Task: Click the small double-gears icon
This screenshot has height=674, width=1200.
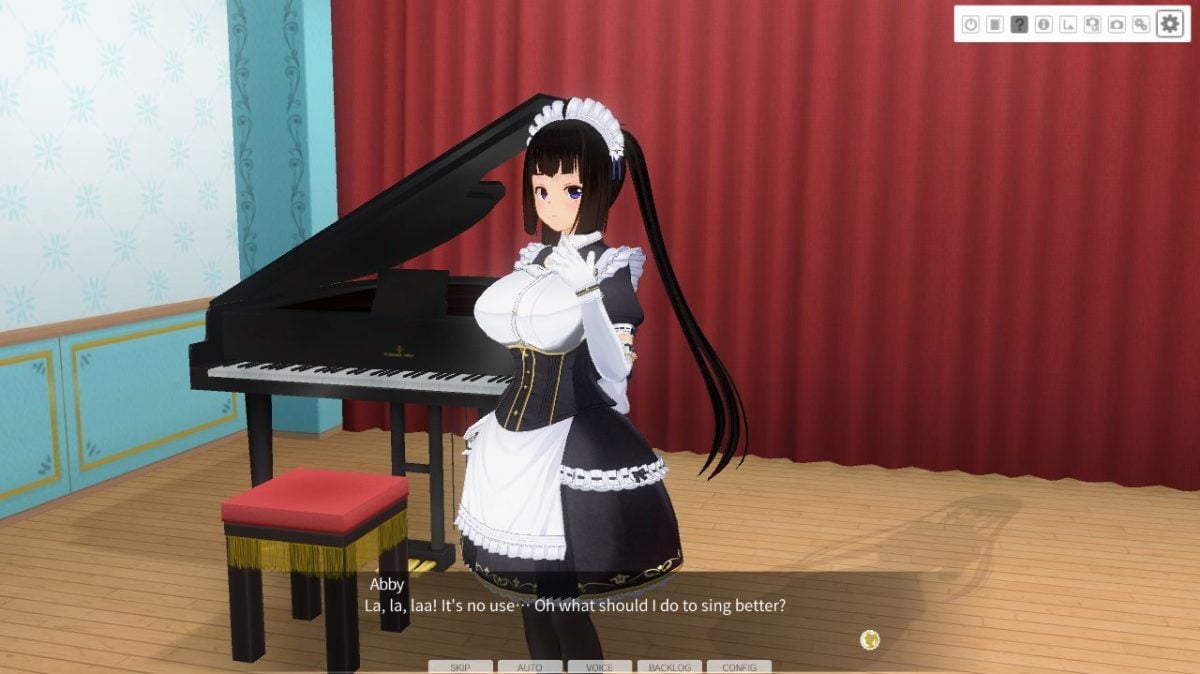Action: point(1140,24)
